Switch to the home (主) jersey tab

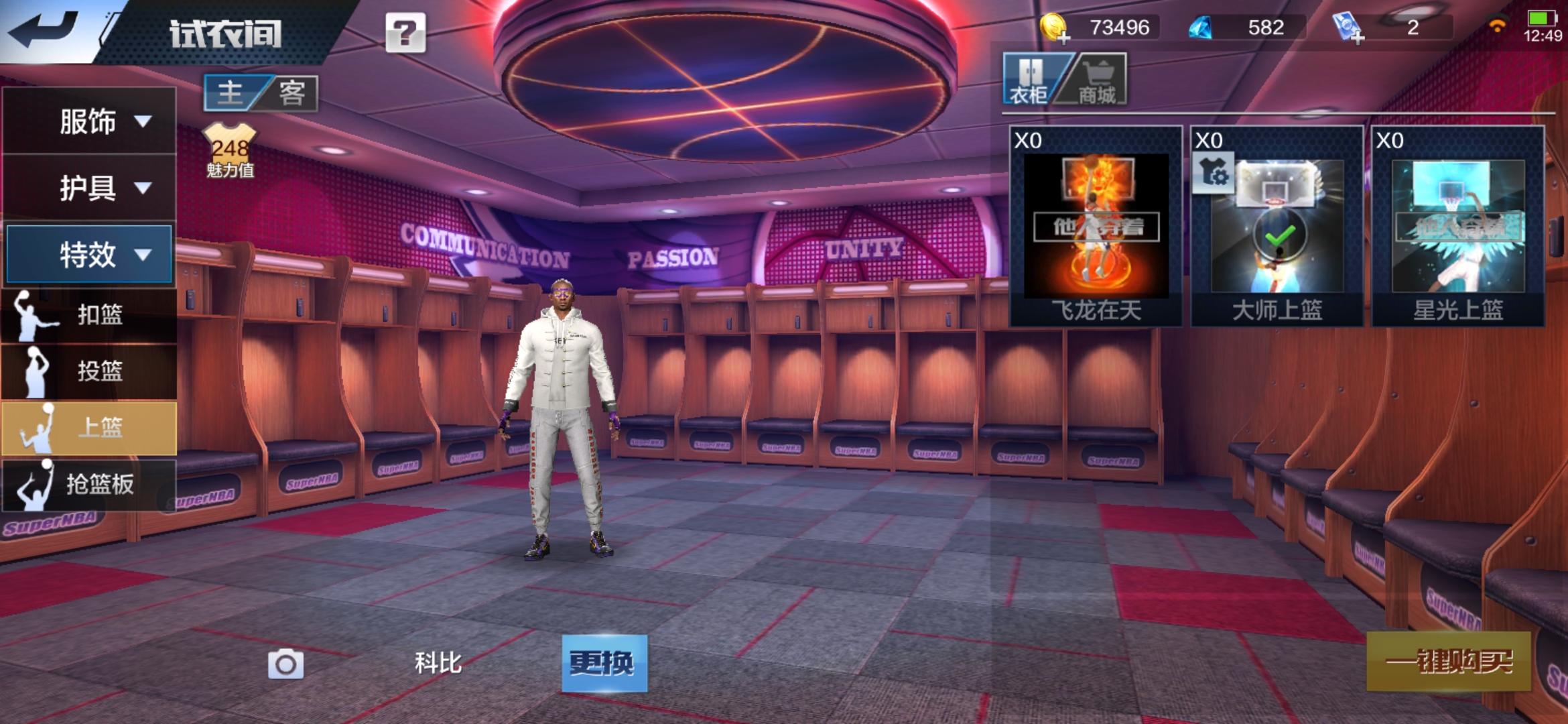tap(231, 93)
